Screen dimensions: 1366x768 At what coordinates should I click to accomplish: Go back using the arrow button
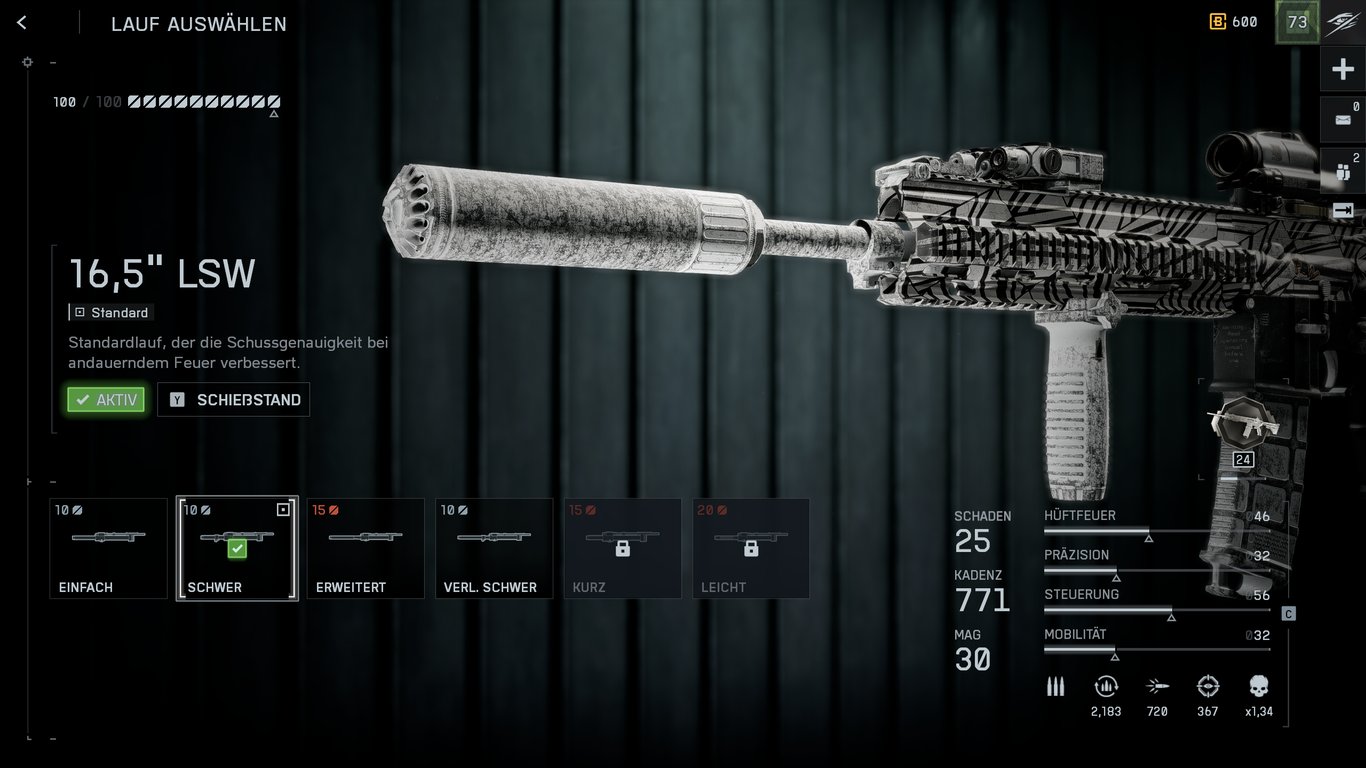pyautogui.click(x=22, y=23)
